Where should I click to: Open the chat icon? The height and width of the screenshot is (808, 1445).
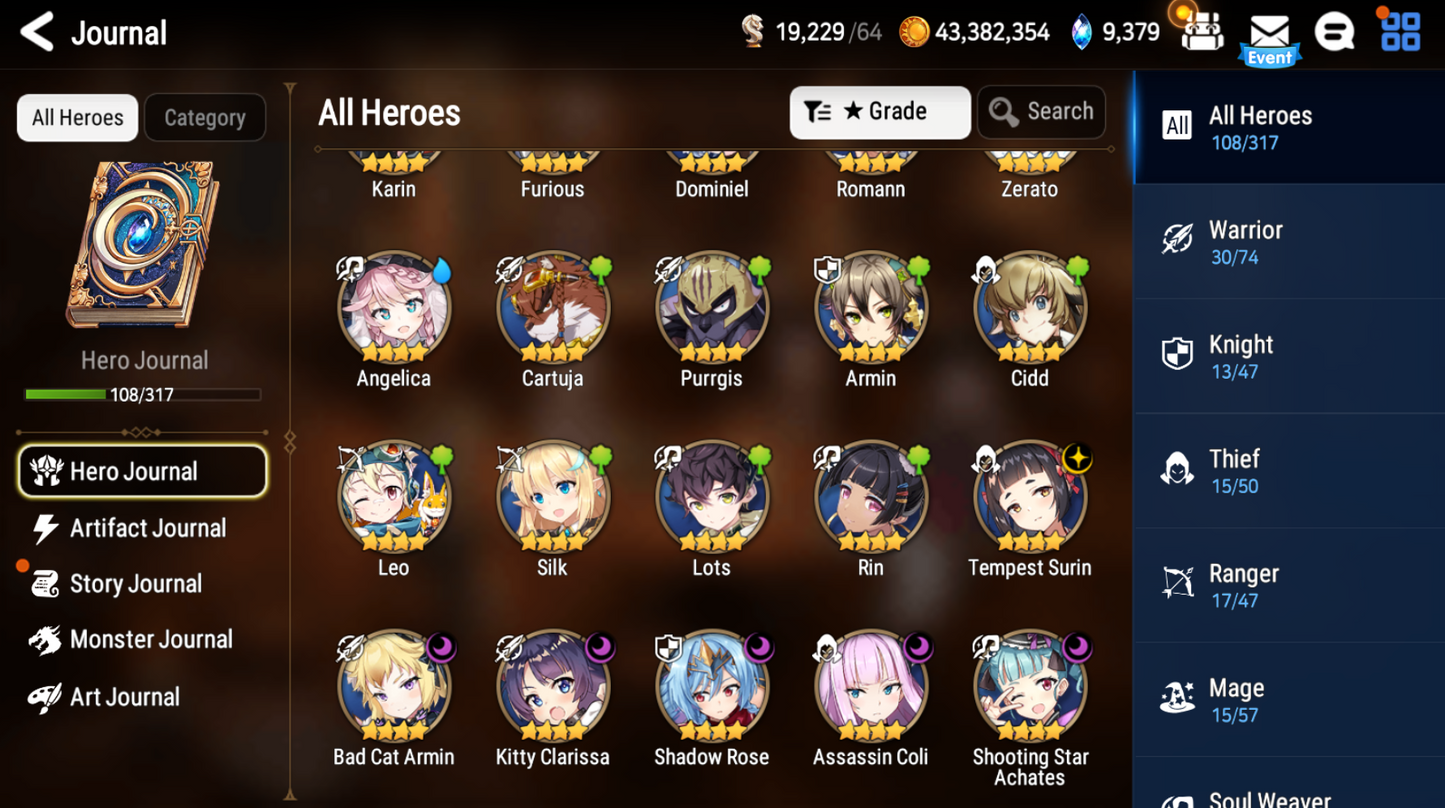click(x=1335, y=30)
